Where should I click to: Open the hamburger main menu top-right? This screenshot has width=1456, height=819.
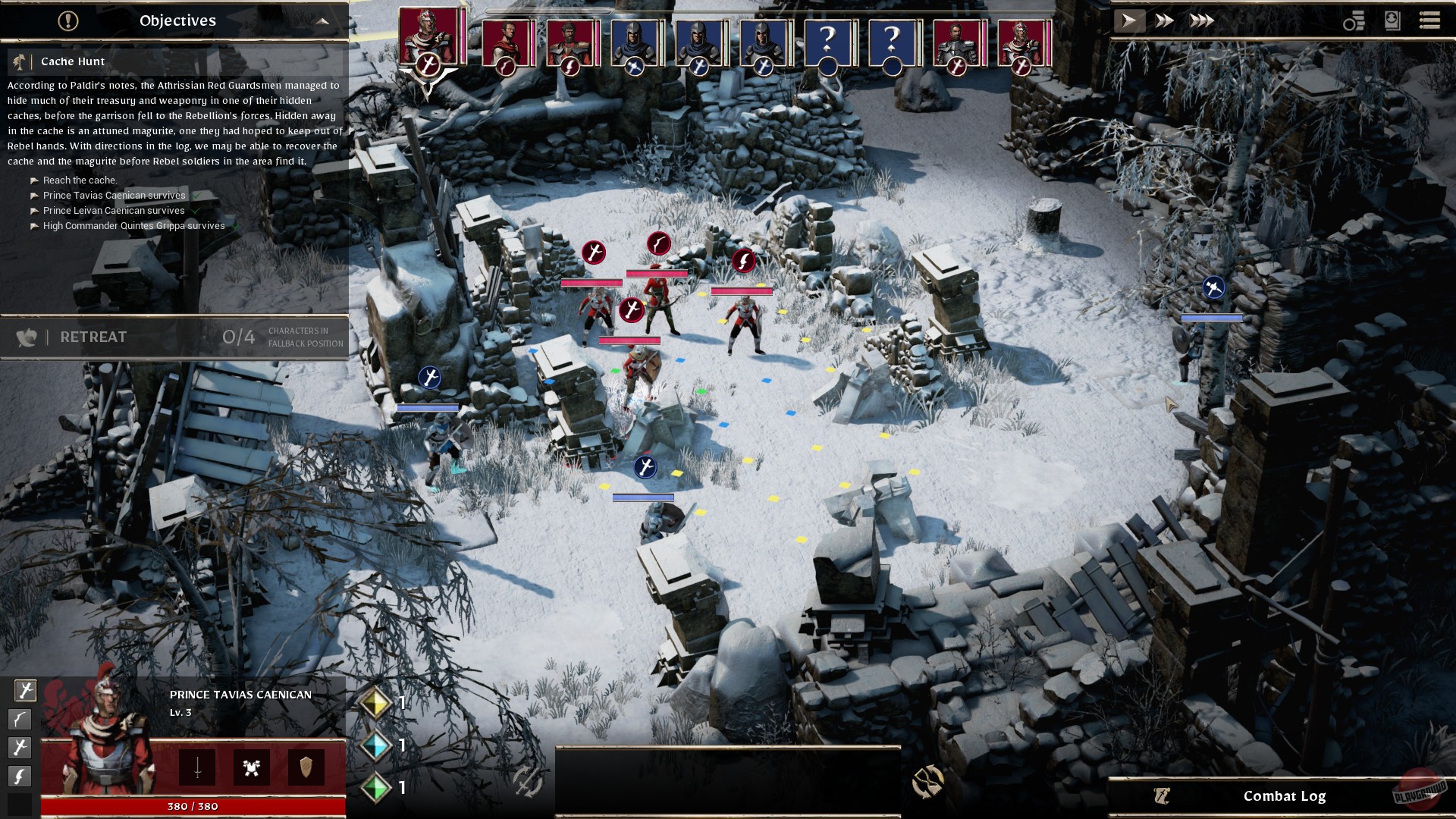coord(1431,20)
